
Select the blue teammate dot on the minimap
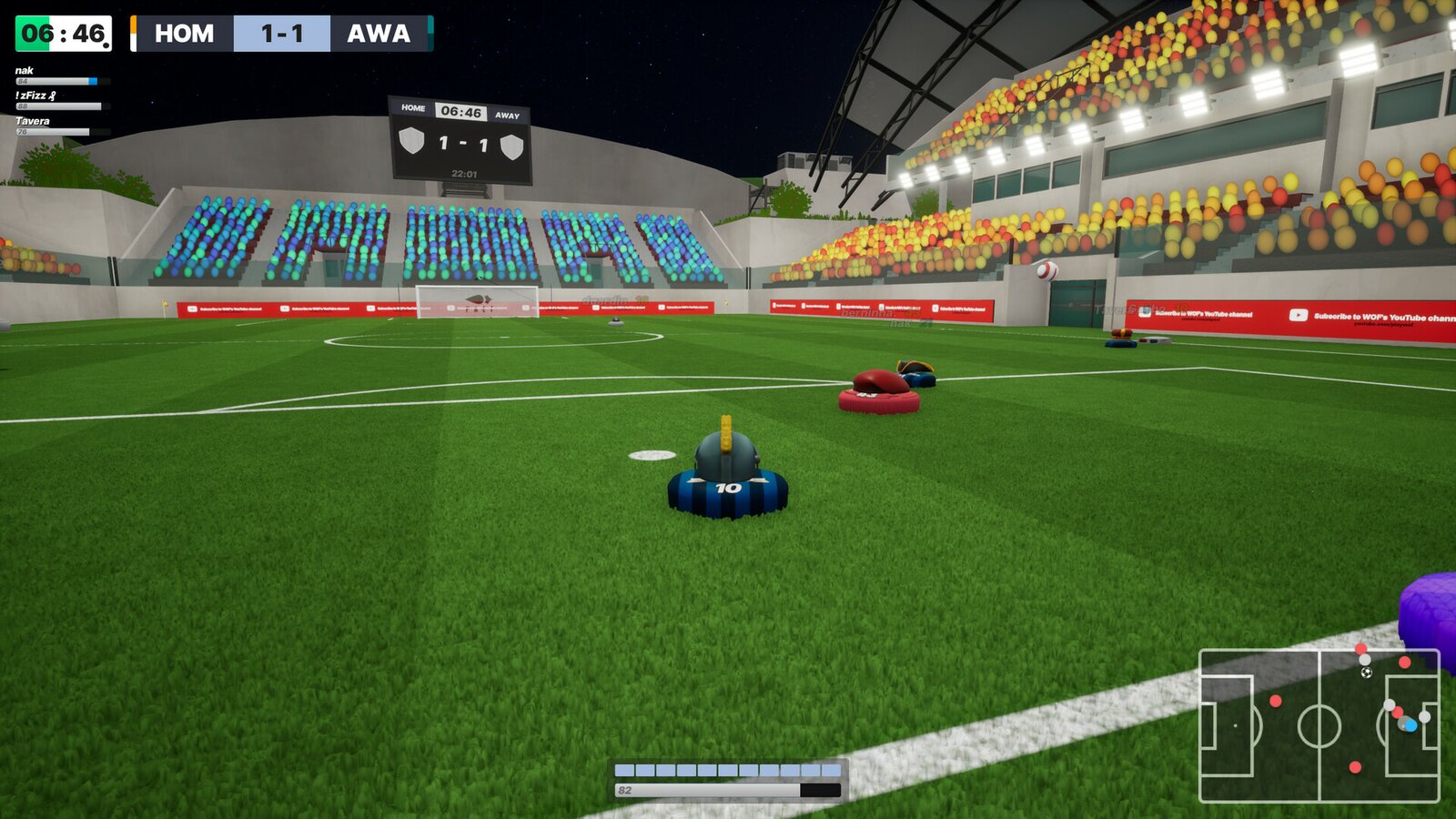pos(1410,724)
